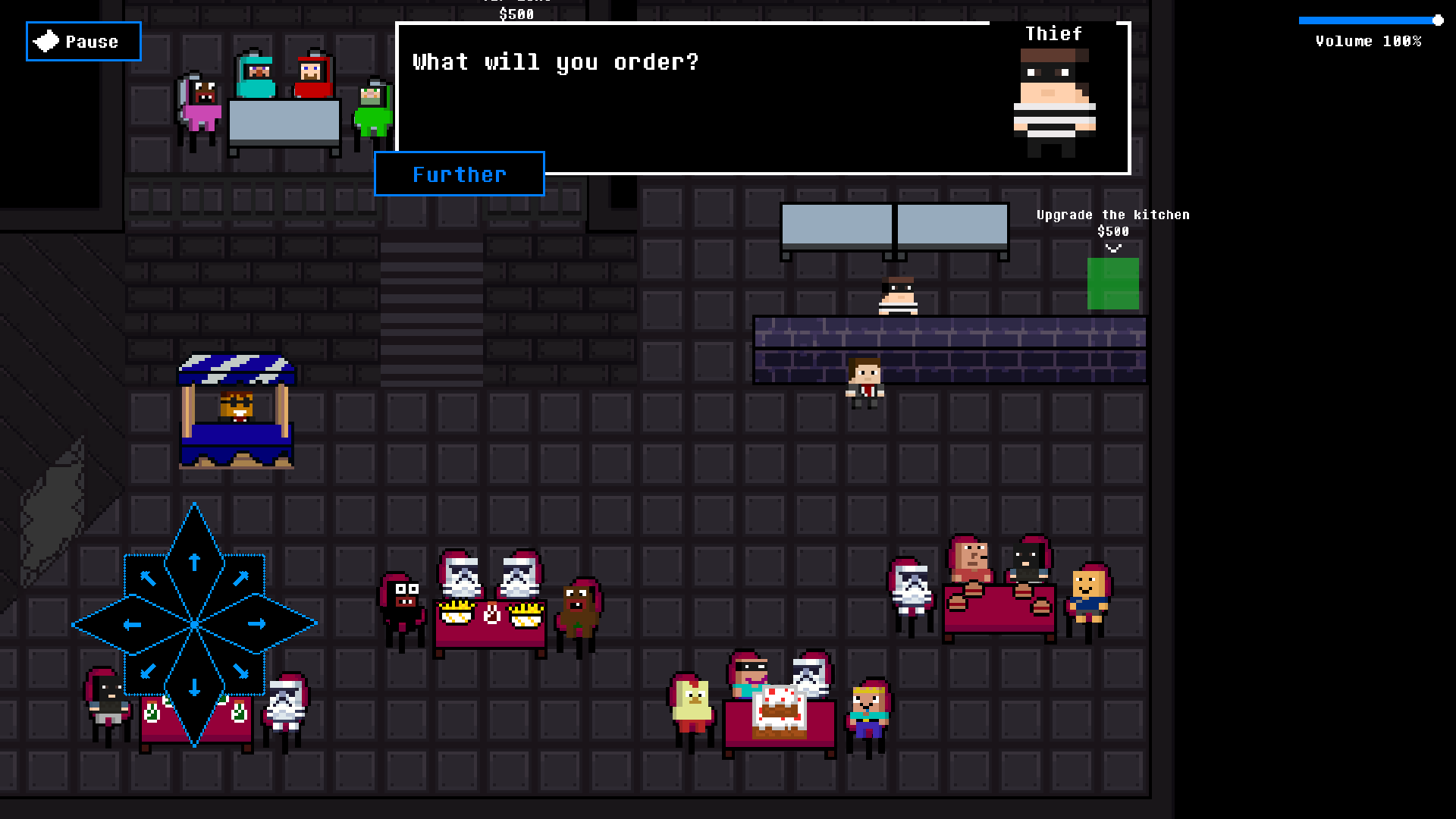Click the hand icon on the Pause button
The image size is (1456, 819).
pos(45,40)
